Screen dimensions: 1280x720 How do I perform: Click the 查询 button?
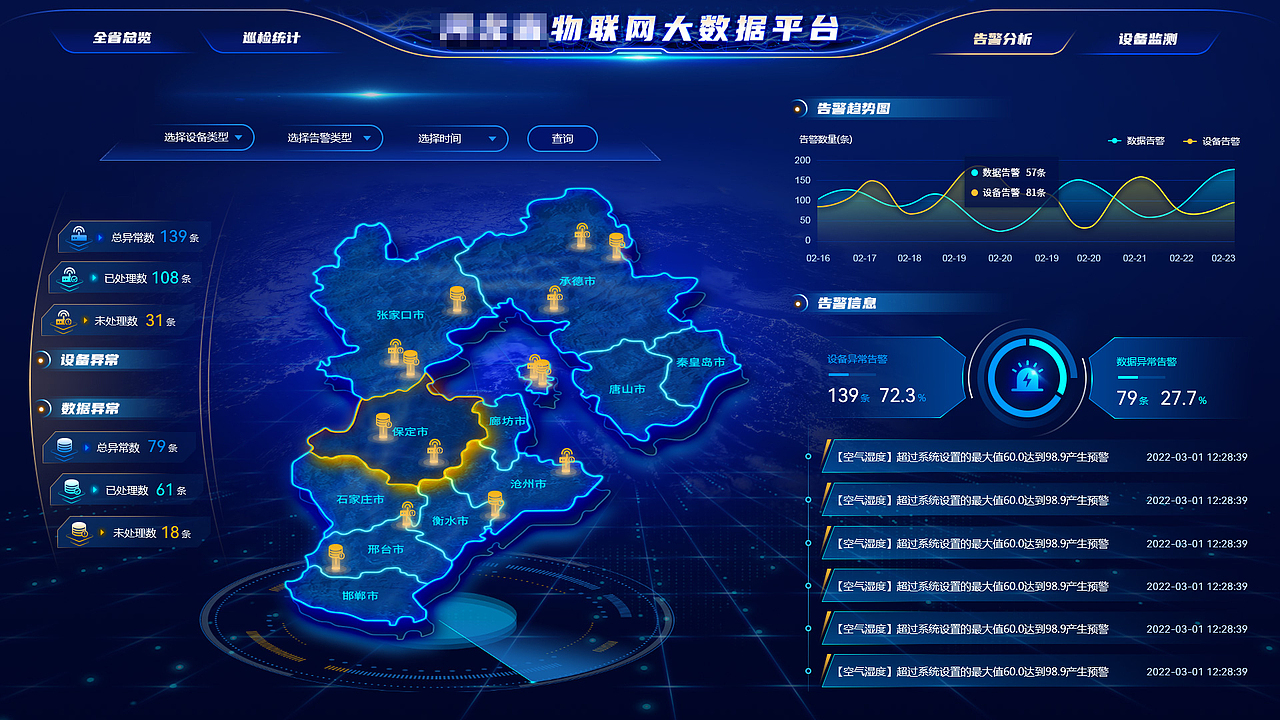pos(562,138)
